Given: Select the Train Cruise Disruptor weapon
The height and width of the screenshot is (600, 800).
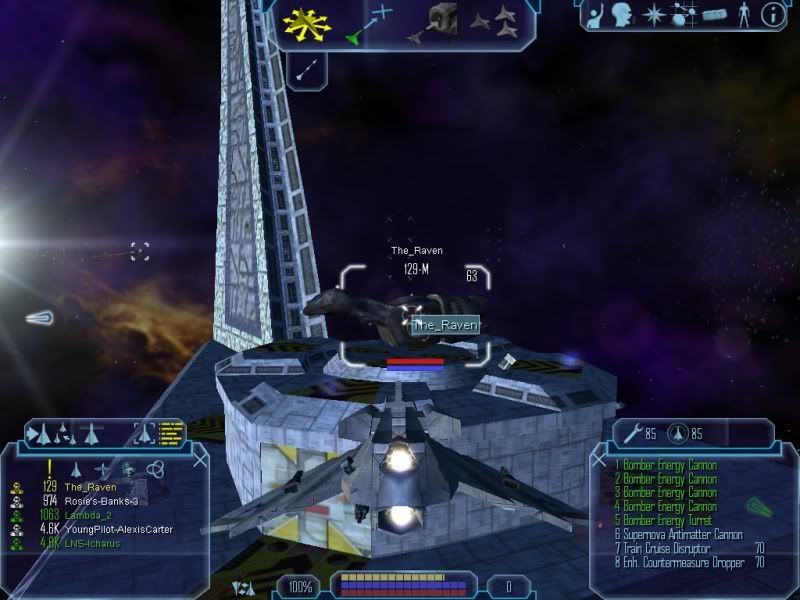Looking at the screenshot, I should (664, 549).
